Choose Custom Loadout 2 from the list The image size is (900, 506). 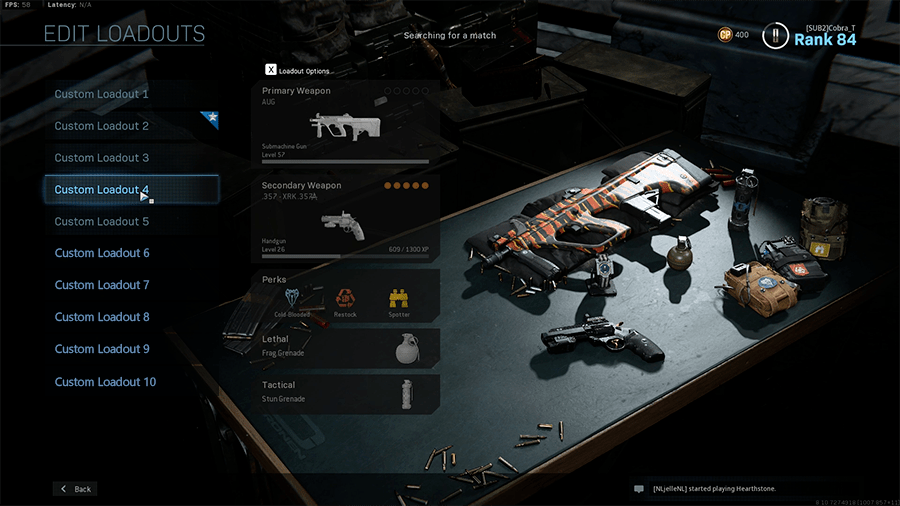[x=102, y=126]
